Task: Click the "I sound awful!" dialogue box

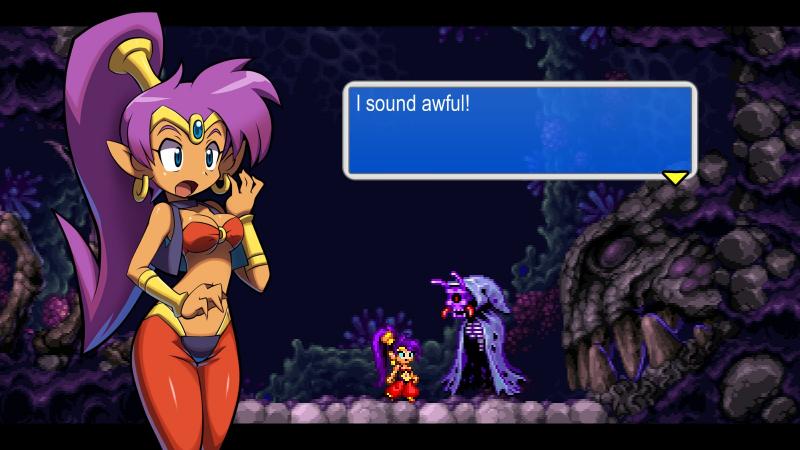Action: pos(519,130)
